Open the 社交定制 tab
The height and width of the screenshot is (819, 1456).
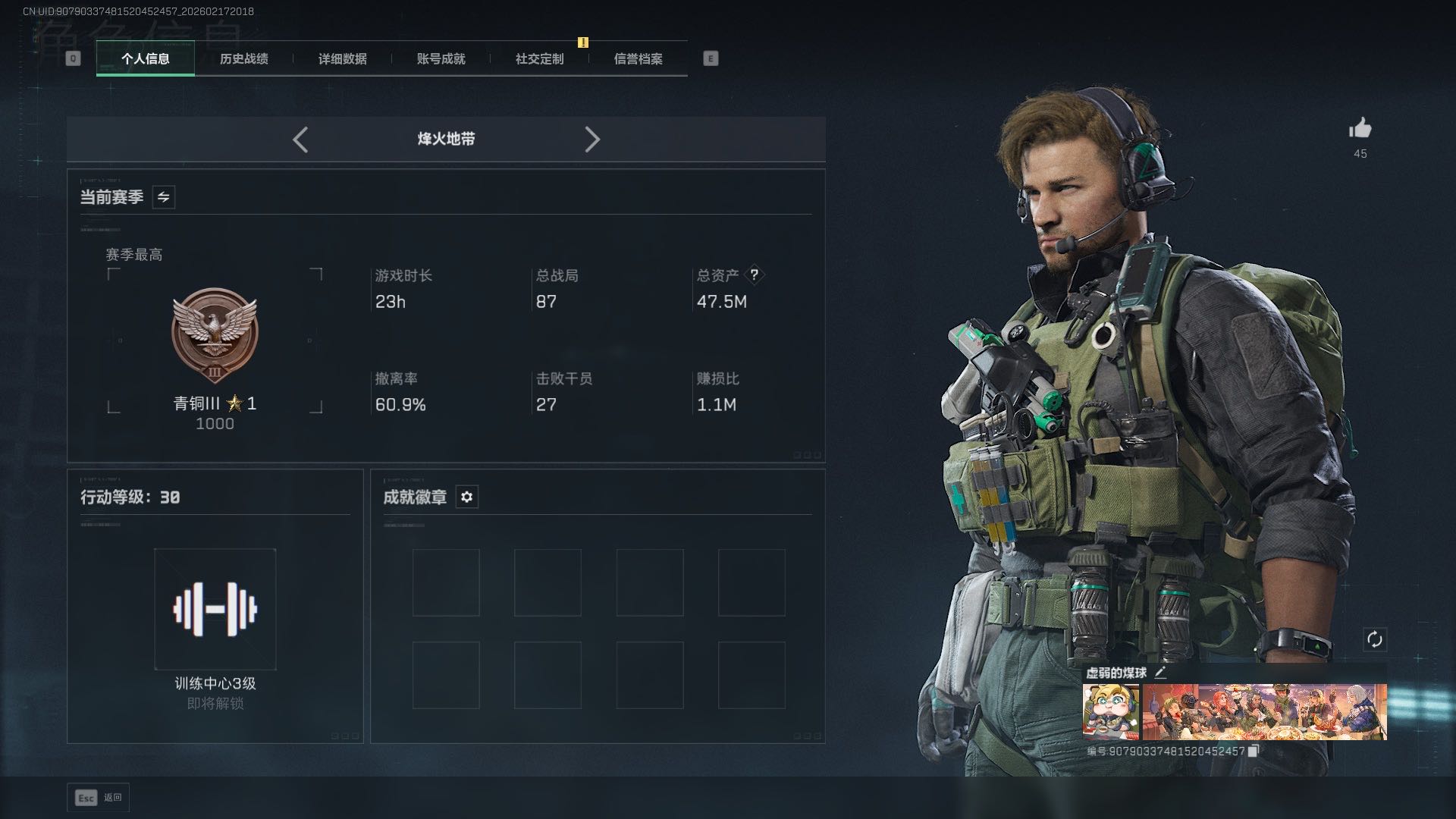(x=539, y=58)
